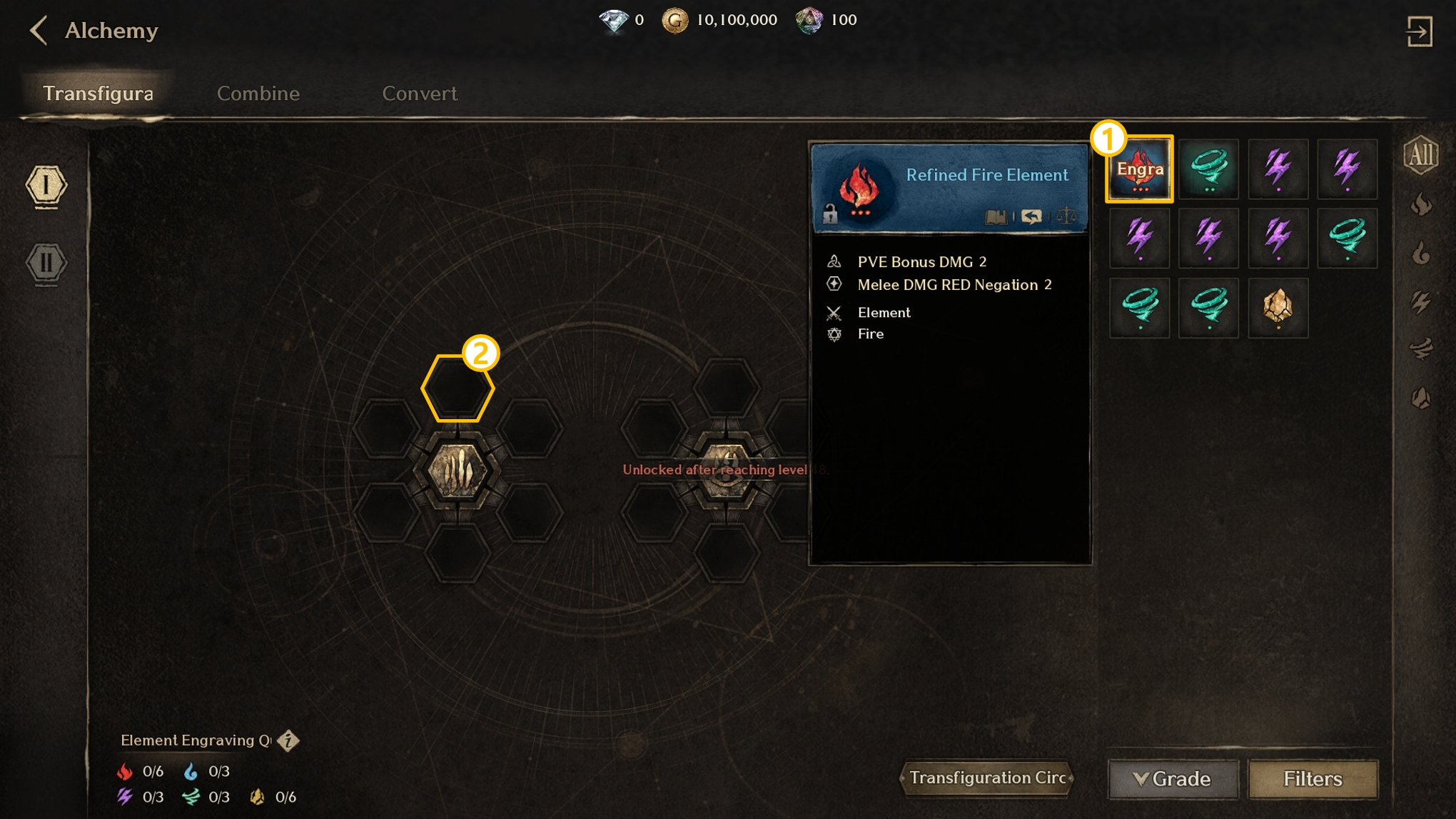Click the exit door icon
The height and width of the screenshot is (819, 1456).
[x=1419, y=31]
